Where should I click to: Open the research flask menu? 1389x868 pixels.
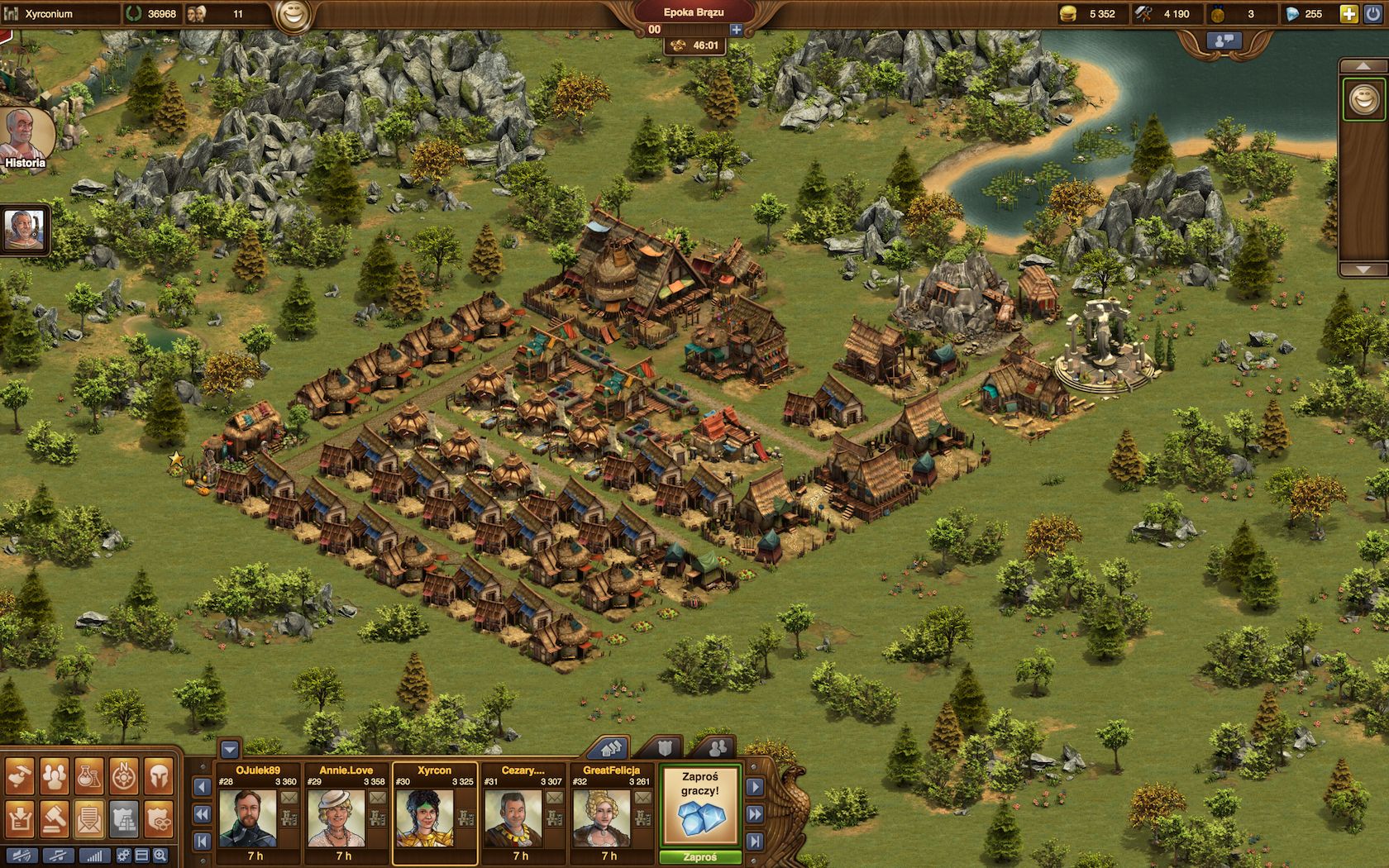point(90,776)
